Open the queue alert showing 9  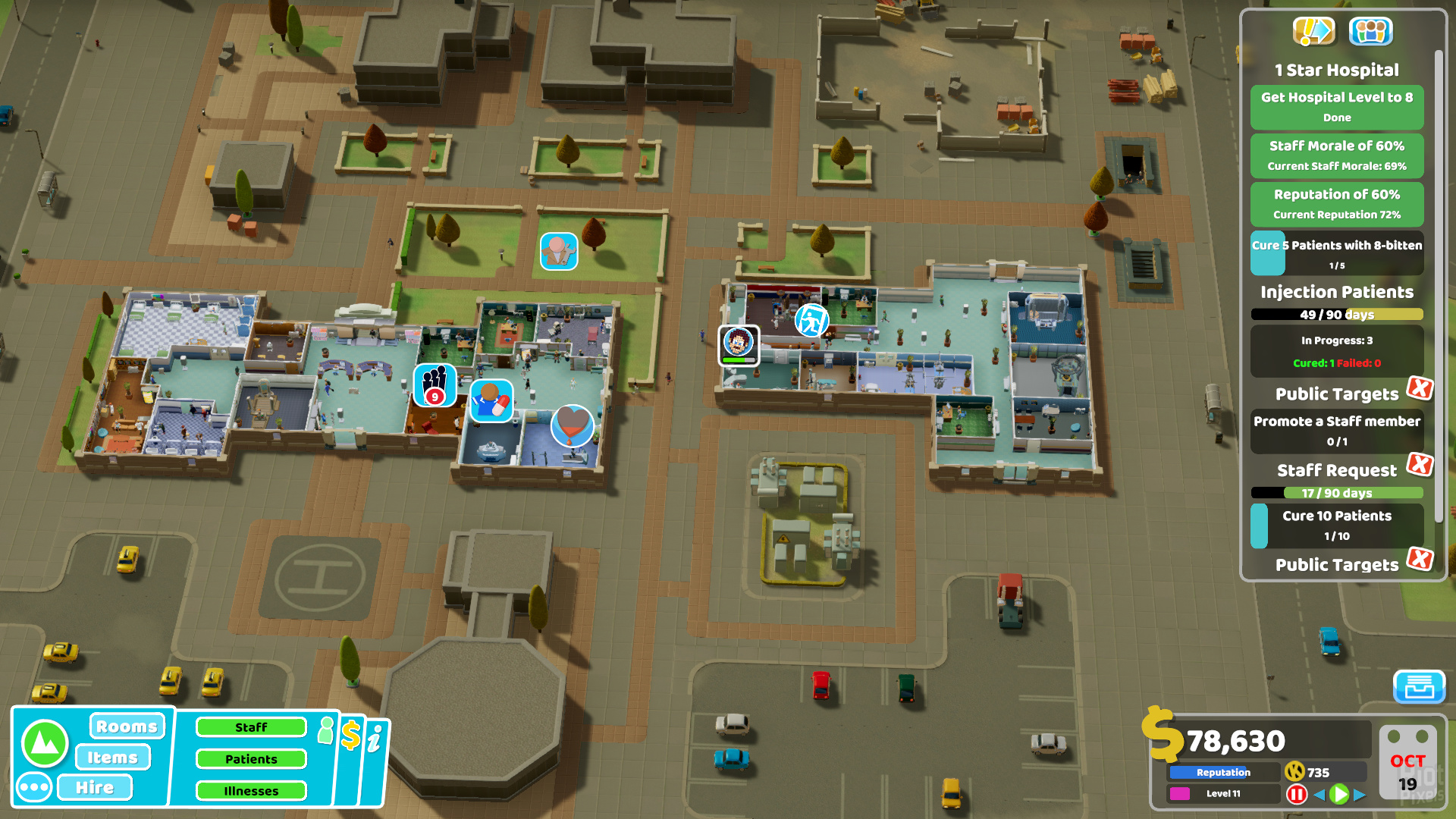(435, 384)
